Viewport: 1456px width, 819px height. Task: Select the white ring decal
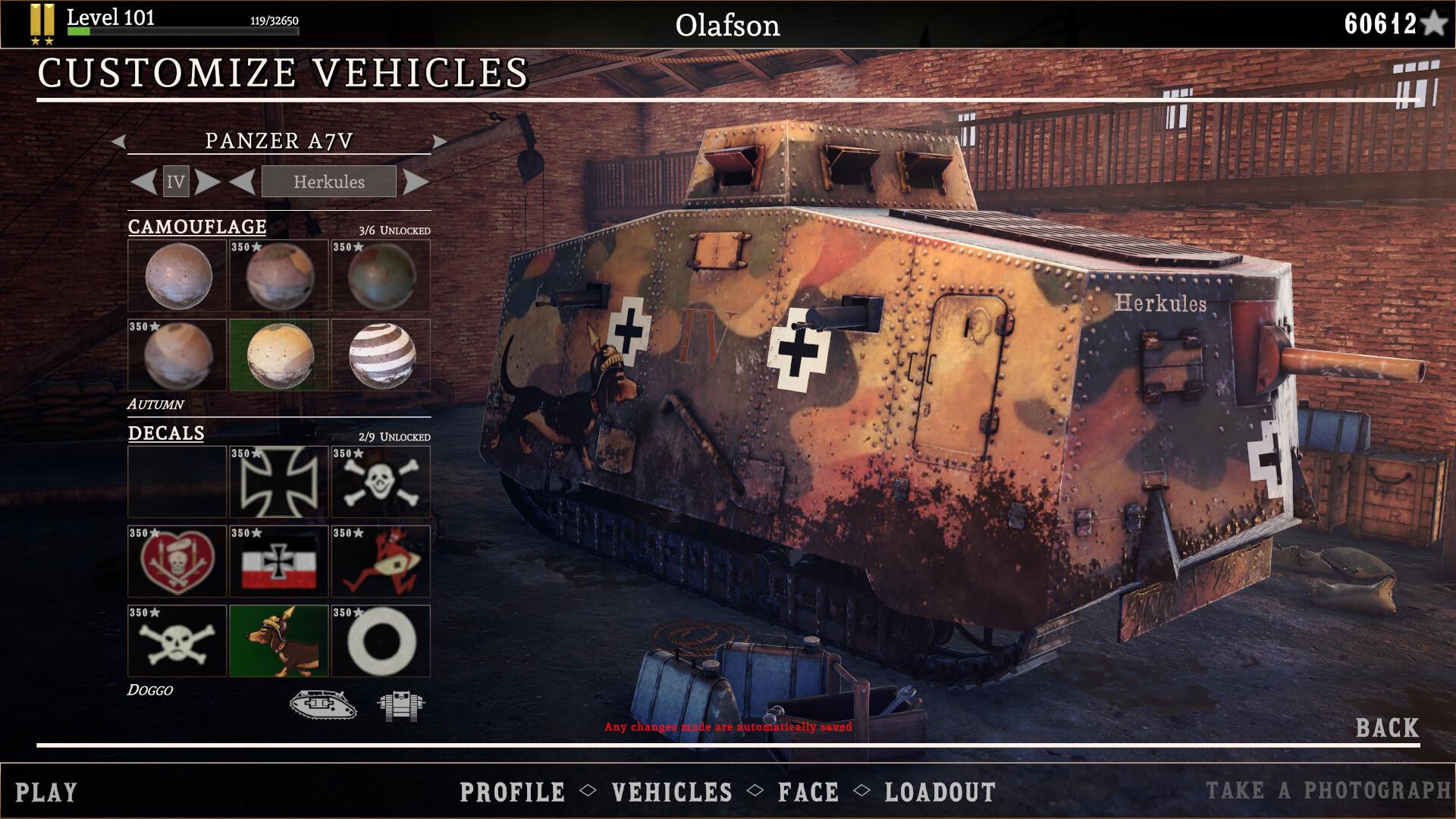(x=381, y=641)
